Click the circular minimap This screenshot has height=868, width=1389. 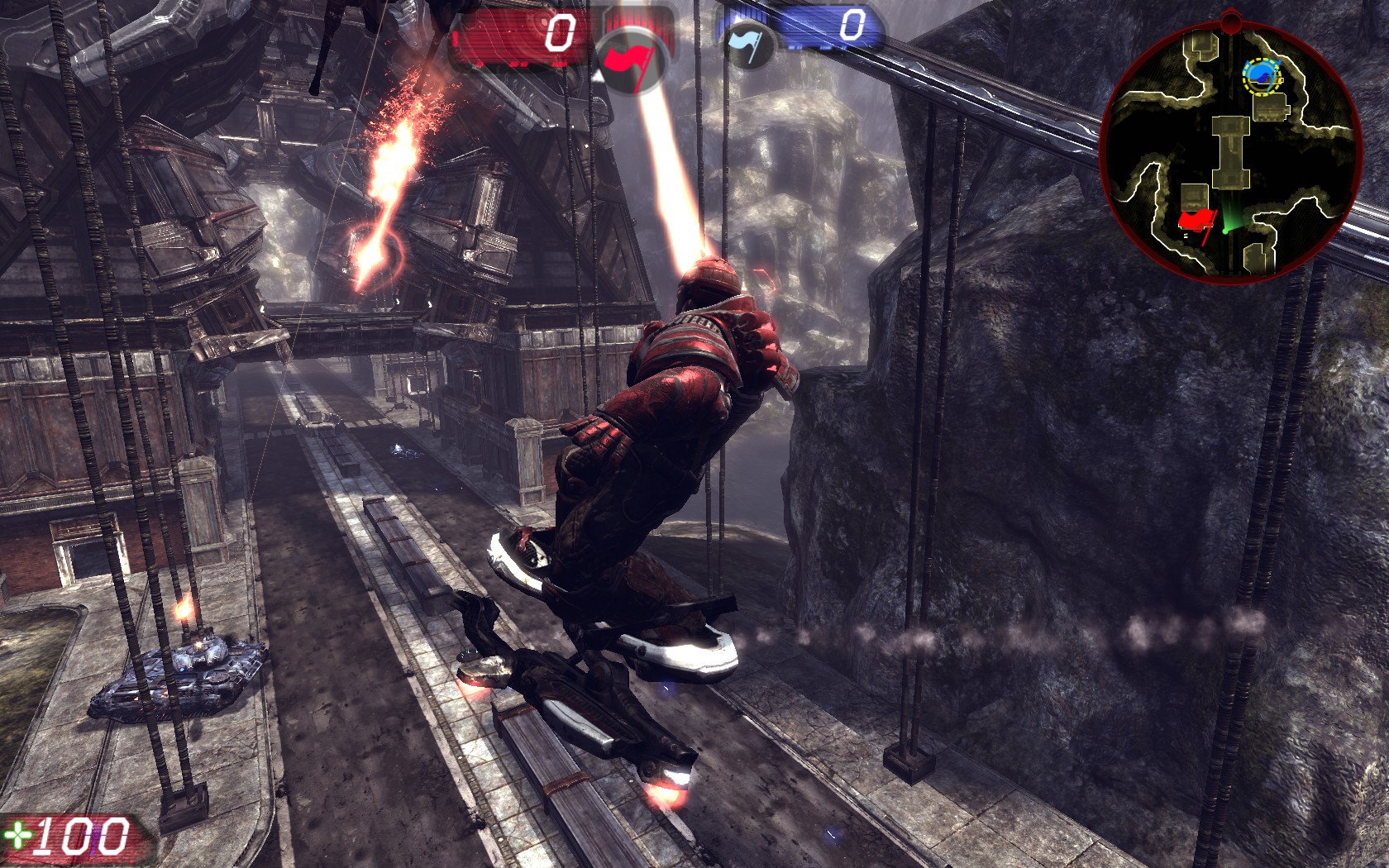1230,147
